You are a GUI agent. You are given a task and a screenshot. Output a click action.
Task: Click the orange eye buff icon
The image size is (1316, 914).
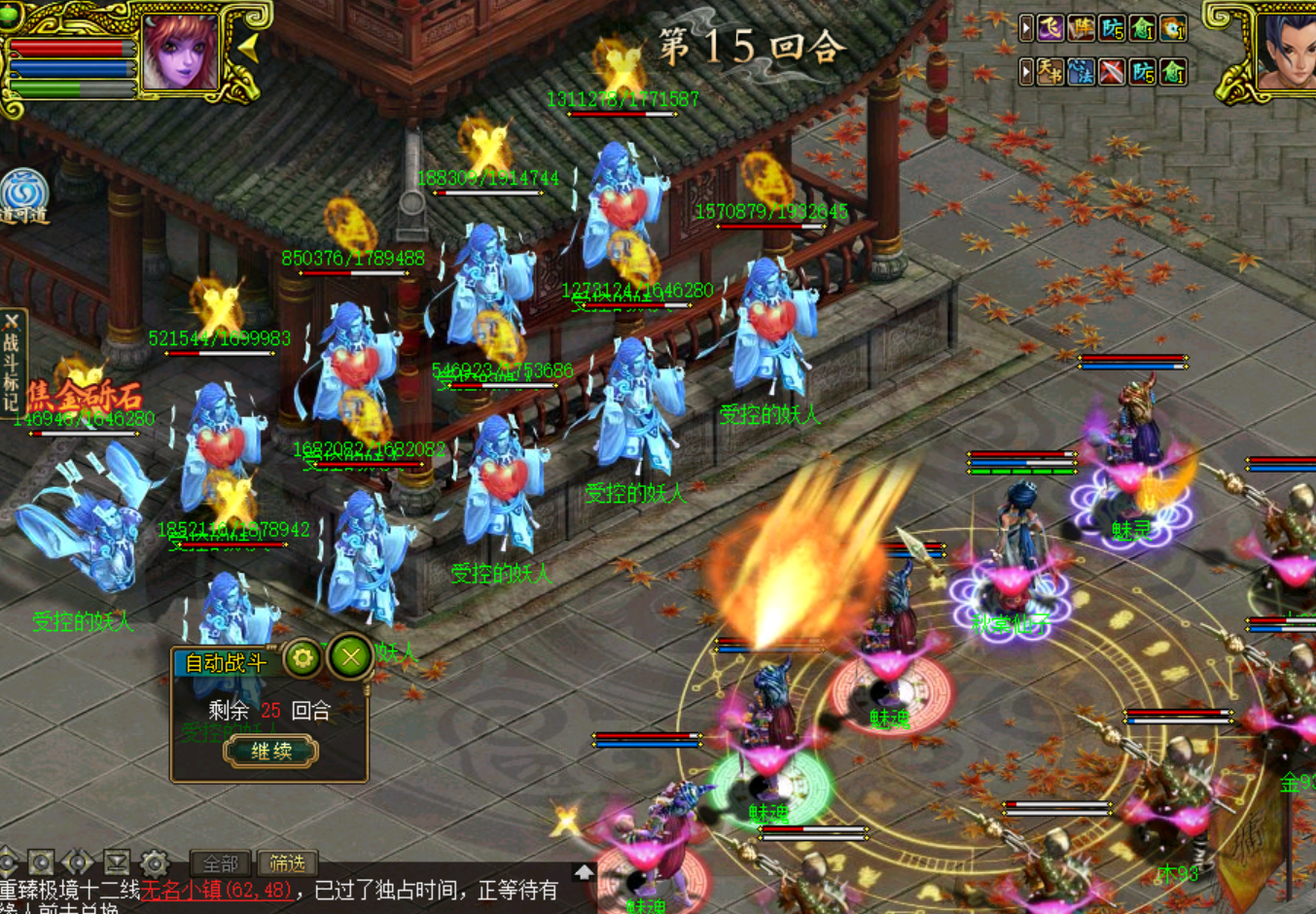click(x=1174, y=28)
